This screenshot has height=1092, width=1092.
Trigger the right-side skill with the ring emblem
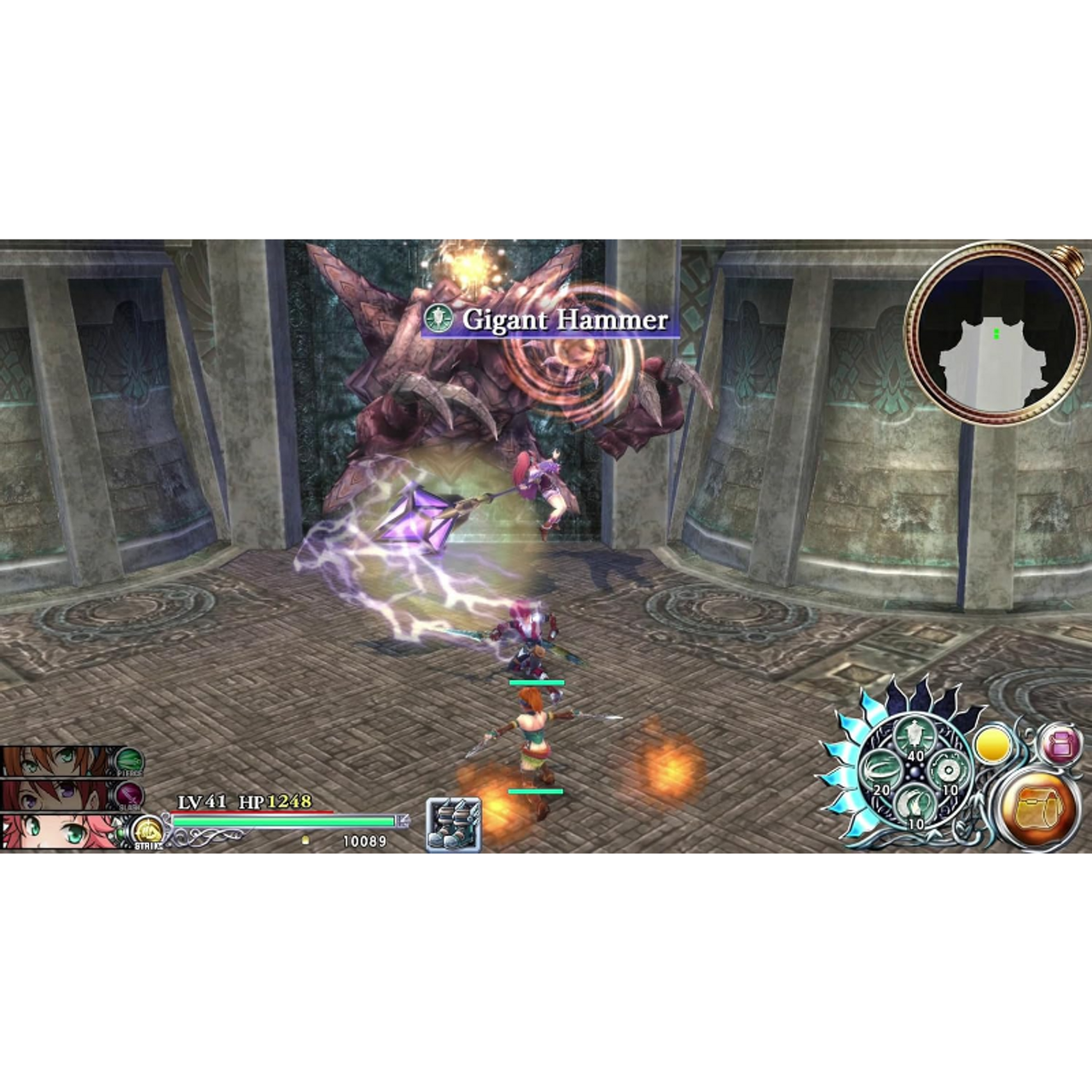pyautogui.click(x=948, y=771)
